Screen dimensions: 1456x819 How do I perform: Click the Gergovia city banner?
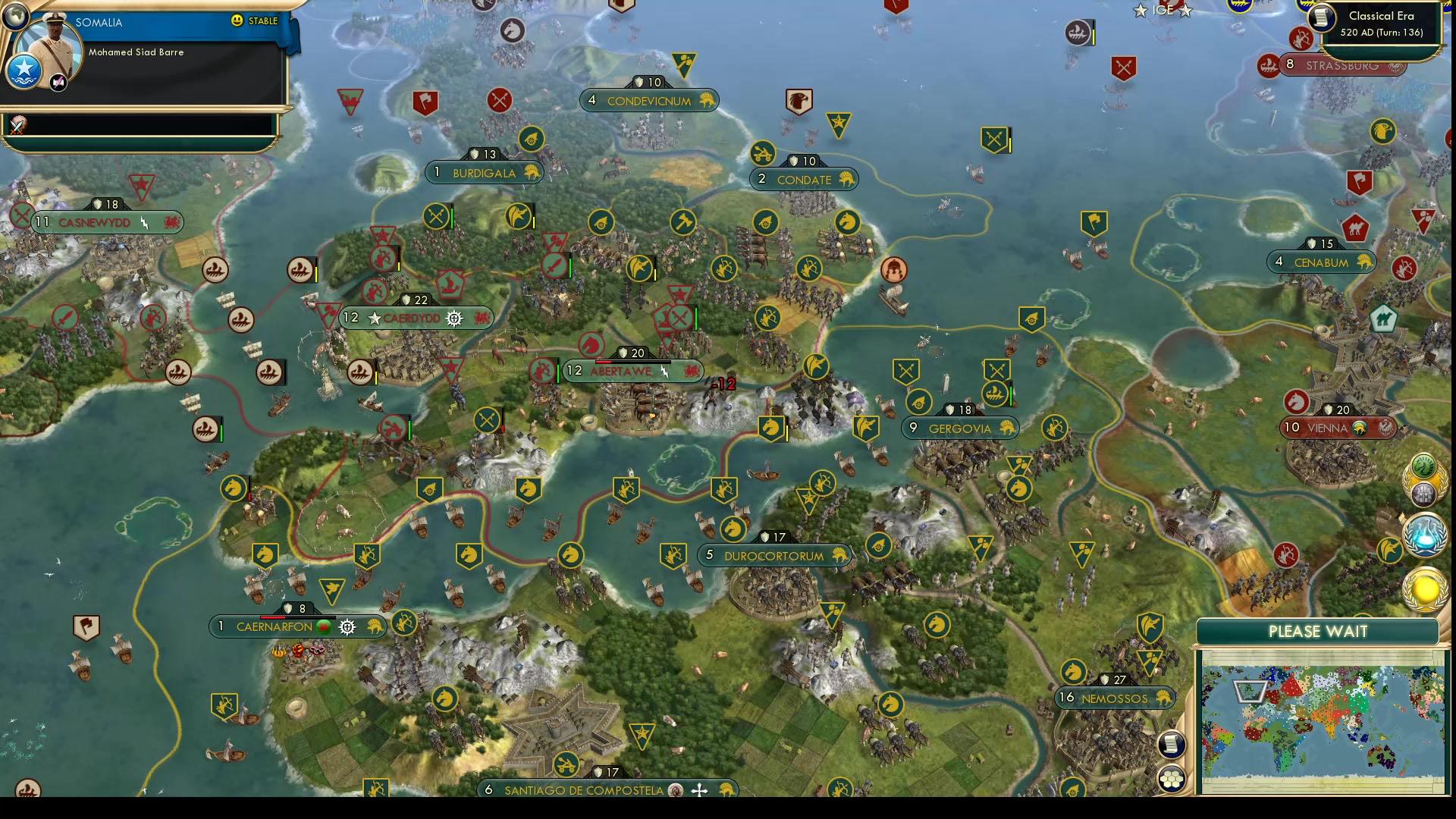coord(960,428)
